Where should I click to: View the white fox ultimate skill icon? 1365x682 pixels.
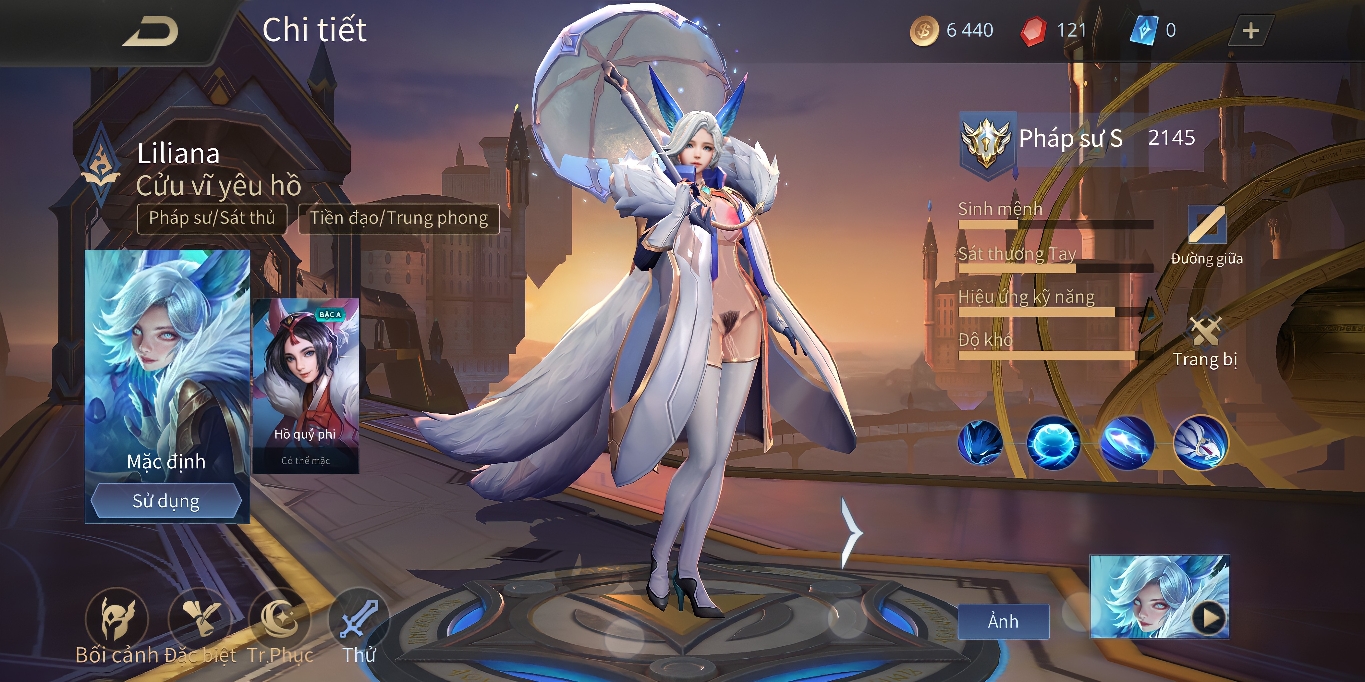point(1200,442)
